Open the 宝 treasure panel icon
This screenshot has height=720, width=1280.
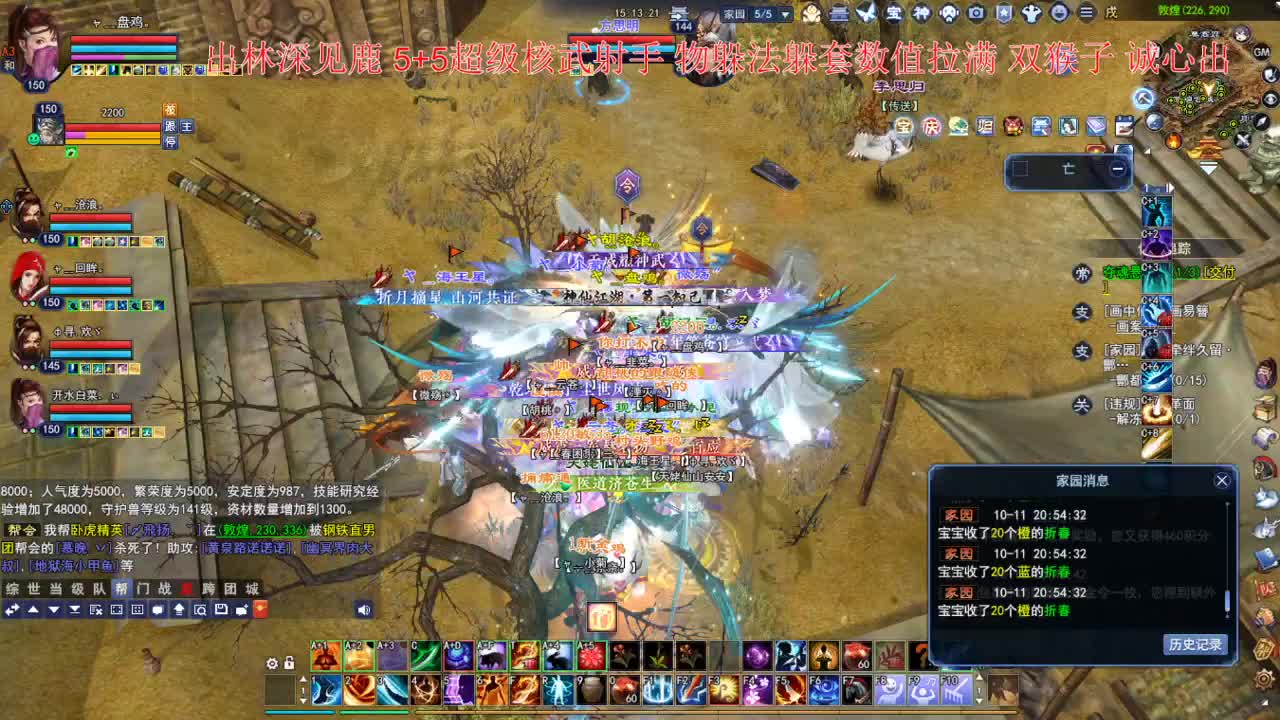click(895, 11)
